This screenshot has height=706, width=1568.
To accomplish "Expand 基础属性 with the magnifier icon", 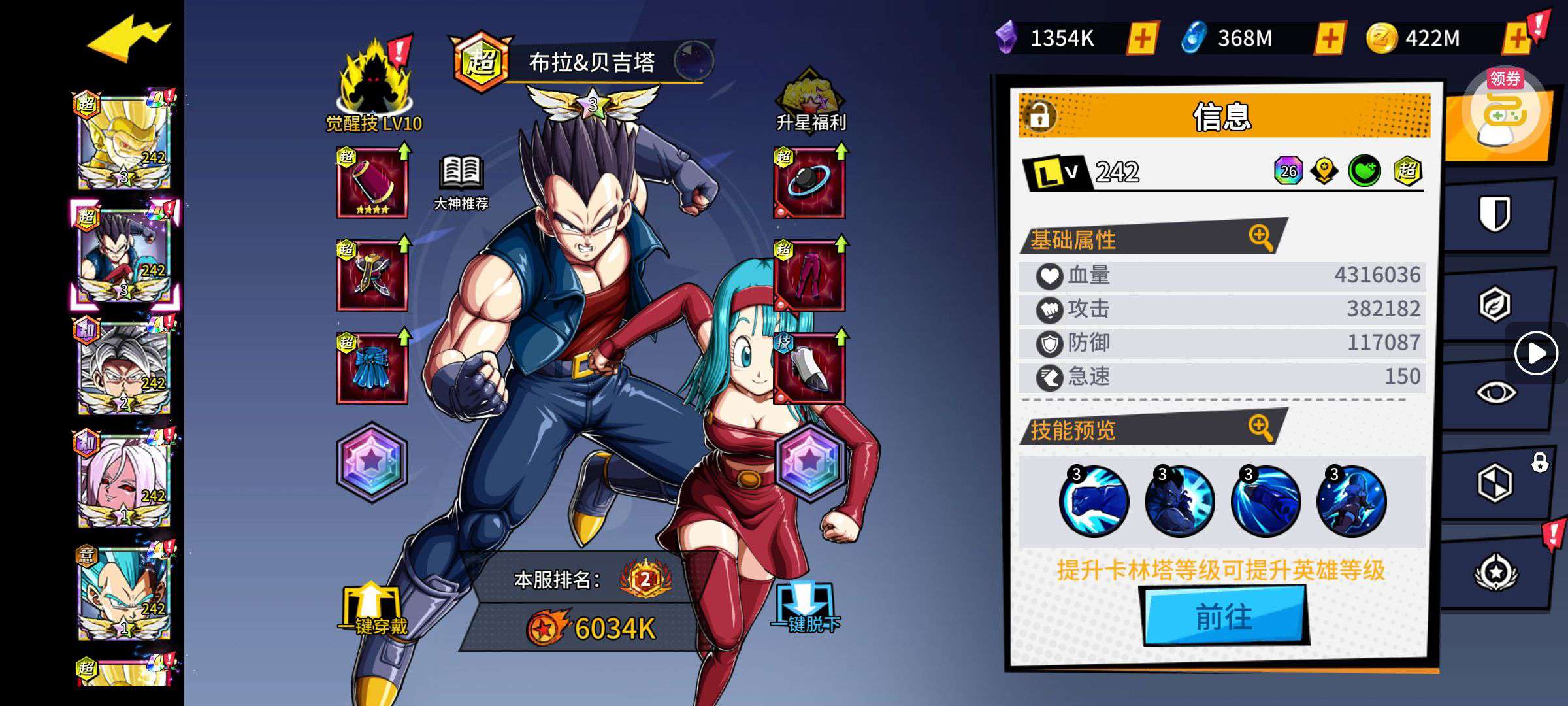I will tap(1260, 237).
